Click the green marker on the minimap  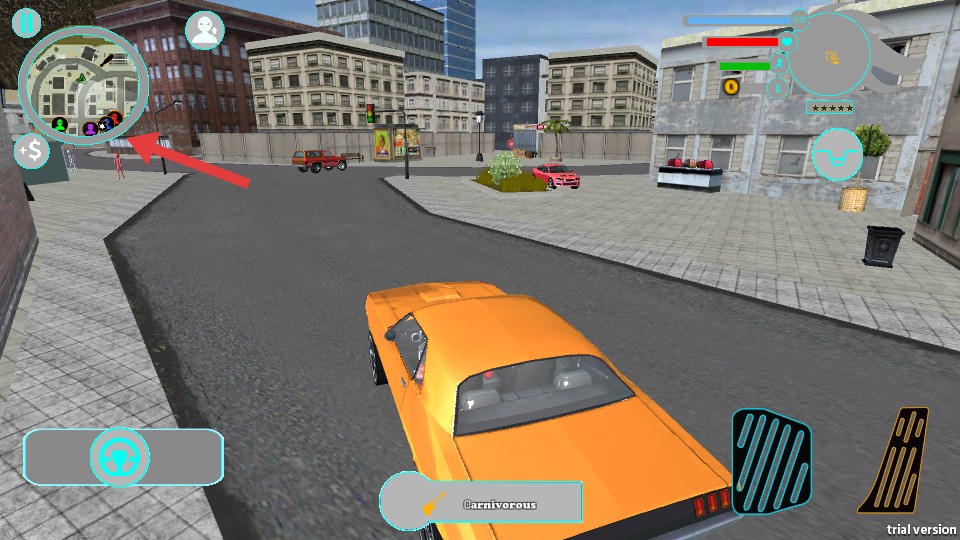(x=60, y=125)
